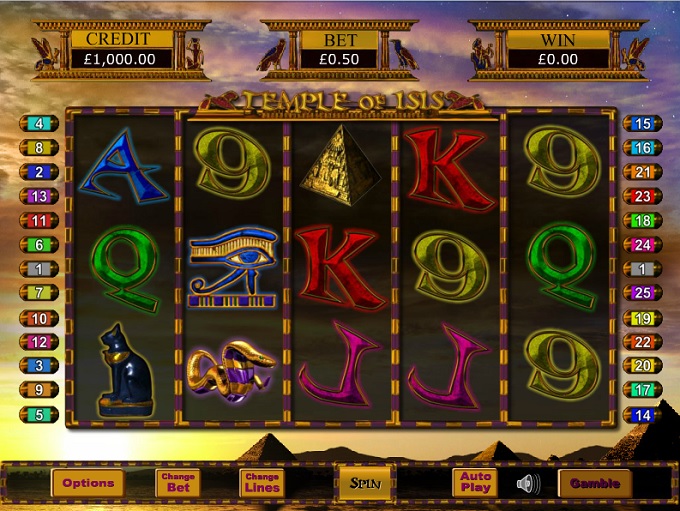680x511 pixels.
Task: Choose payline 11 indicator
Action: (x=39, y=220)
